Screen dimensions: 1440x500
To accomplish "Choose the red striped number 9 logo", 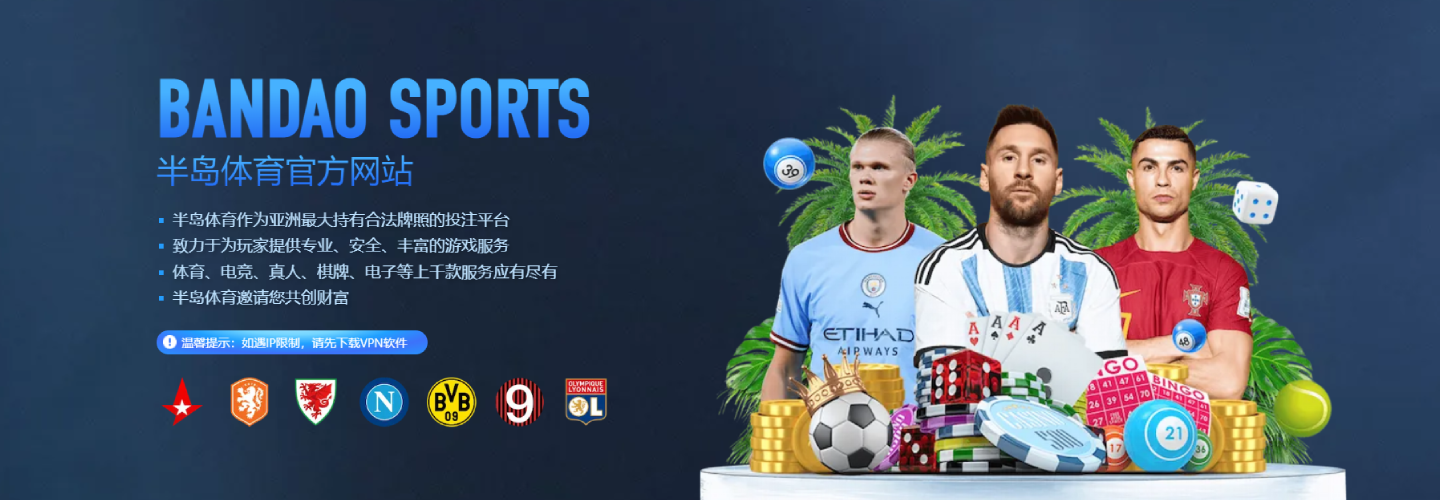I will point(519,402).
